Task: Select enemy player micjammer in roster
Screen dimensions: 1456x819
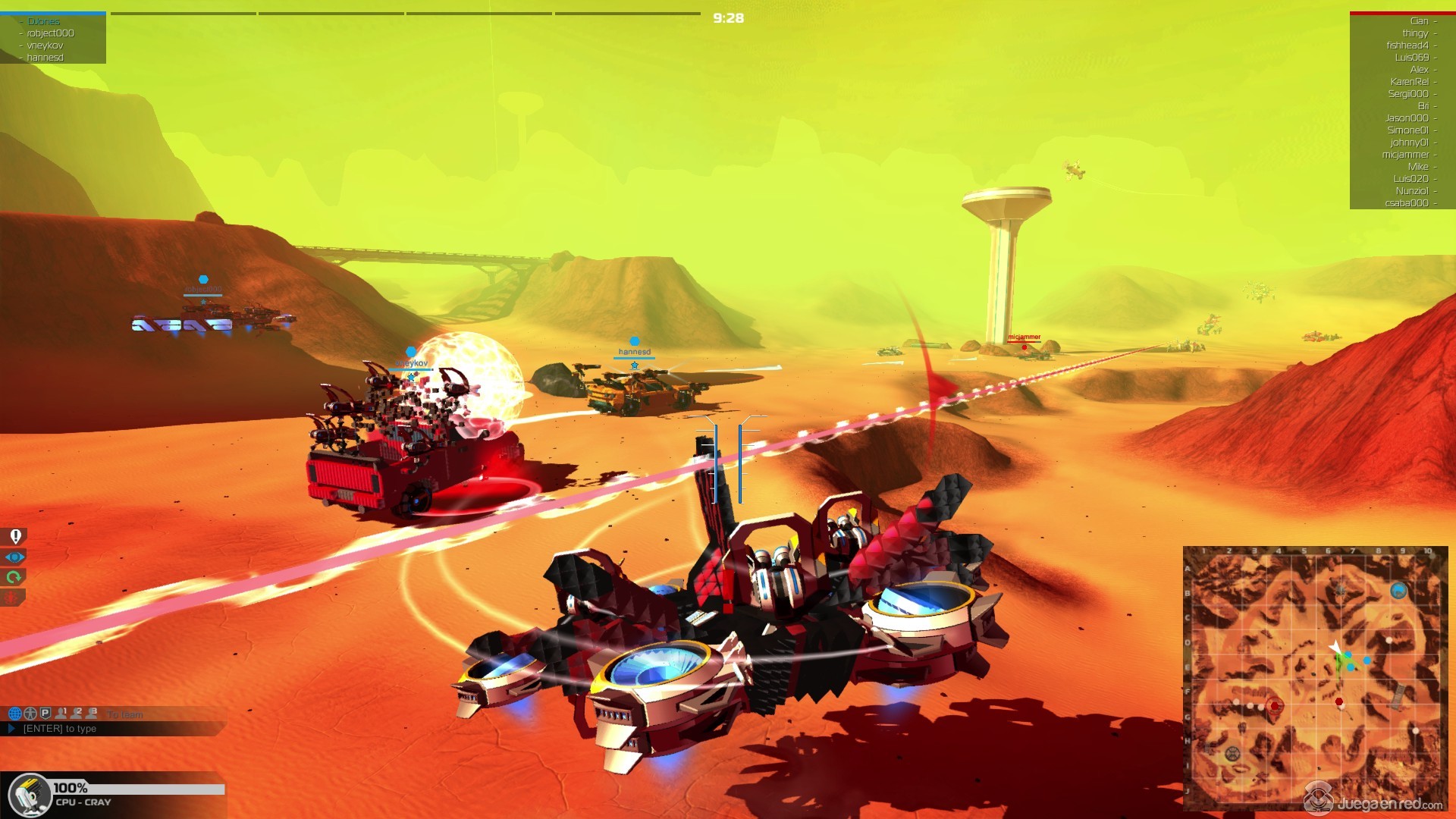Action: pyautogui.click(x=1405, y=155)
